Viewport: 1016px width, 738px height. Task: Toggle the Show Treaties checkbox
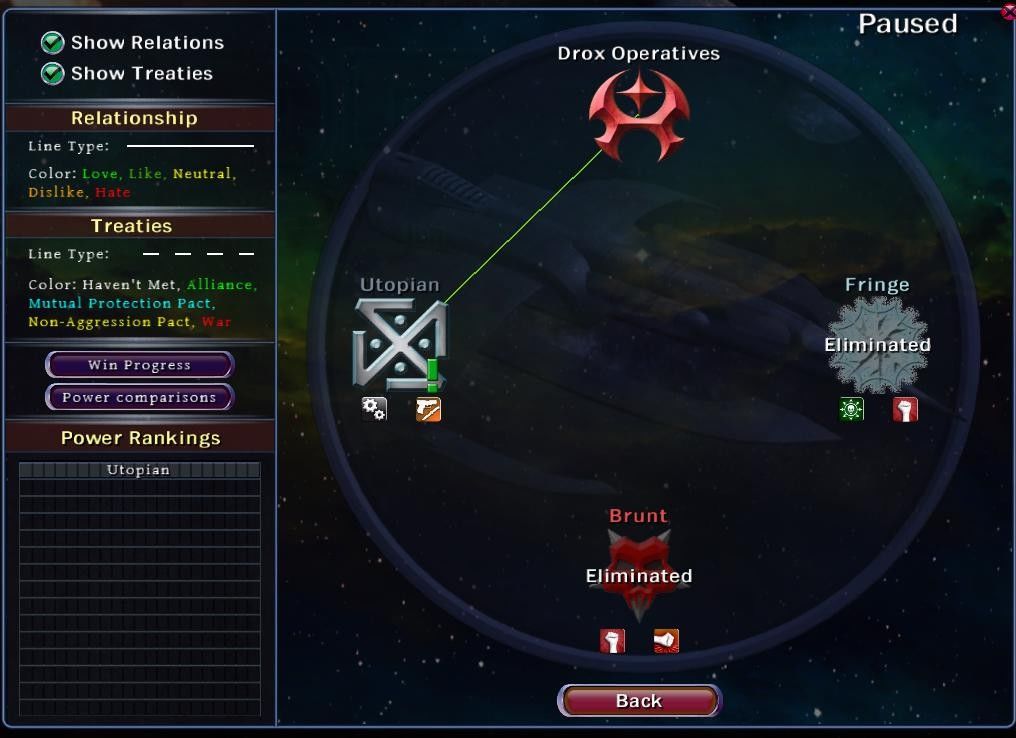pos(52,73)
